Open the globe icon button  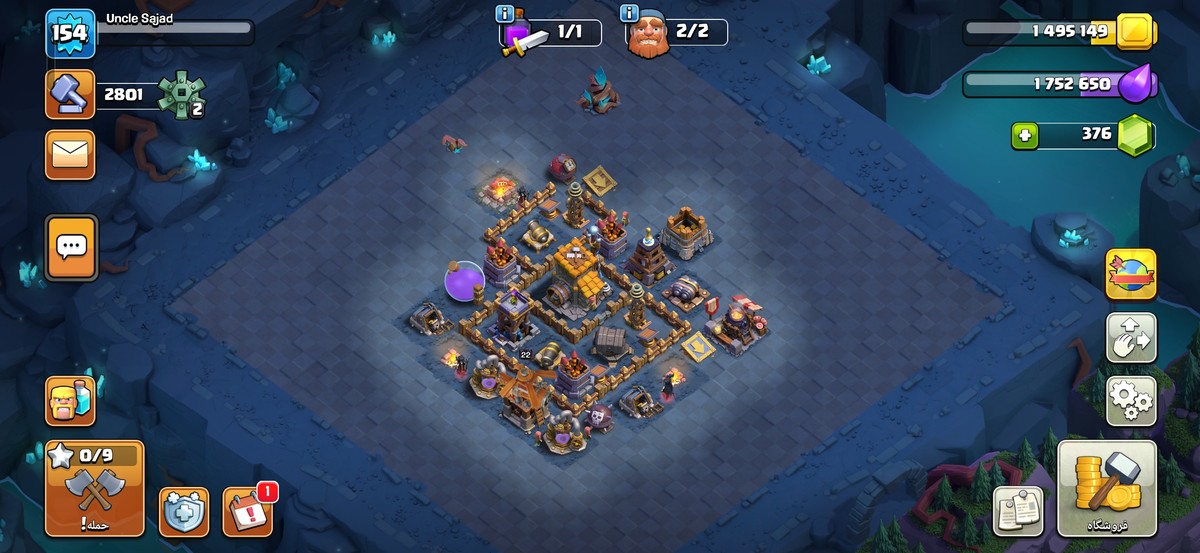coord(1131,274)
